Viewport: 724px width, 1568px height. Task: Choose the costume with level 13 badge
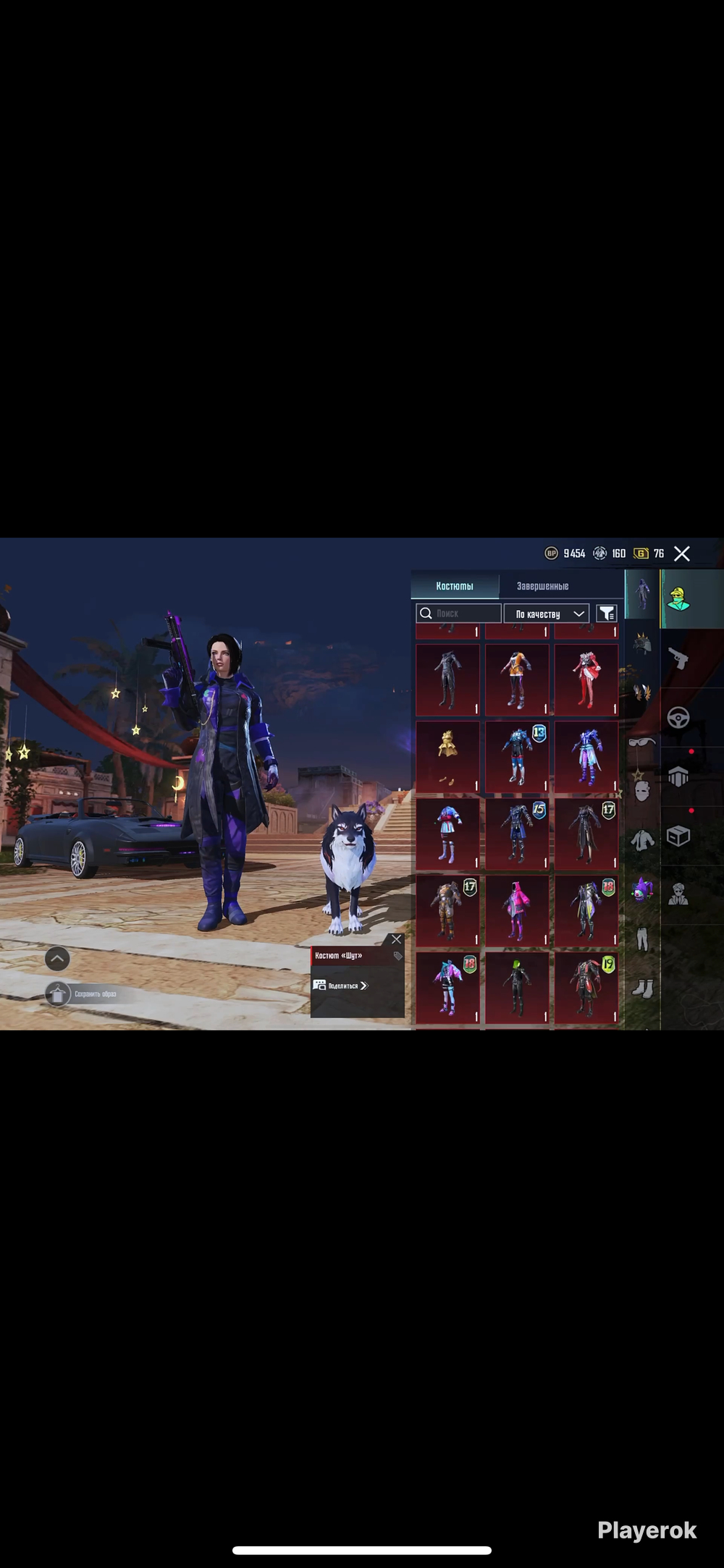pos(517,755)
